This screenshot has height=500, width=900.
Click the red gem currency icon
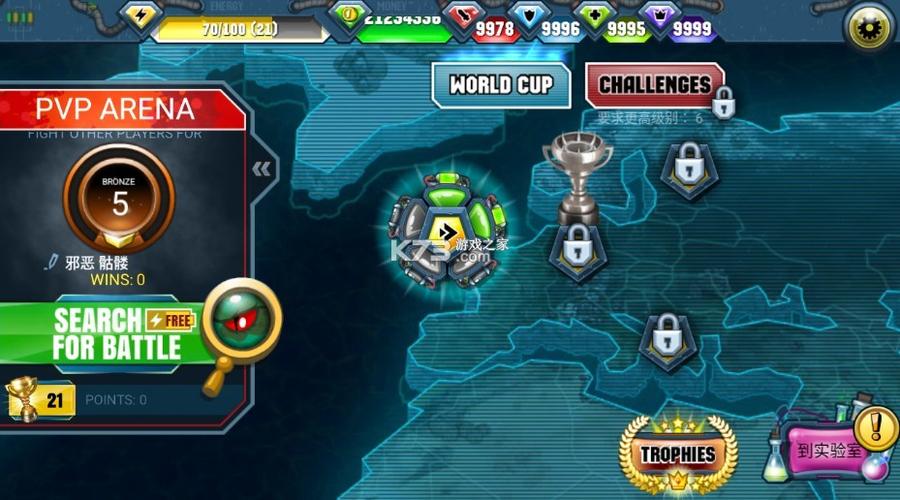(x=462, y=17)
